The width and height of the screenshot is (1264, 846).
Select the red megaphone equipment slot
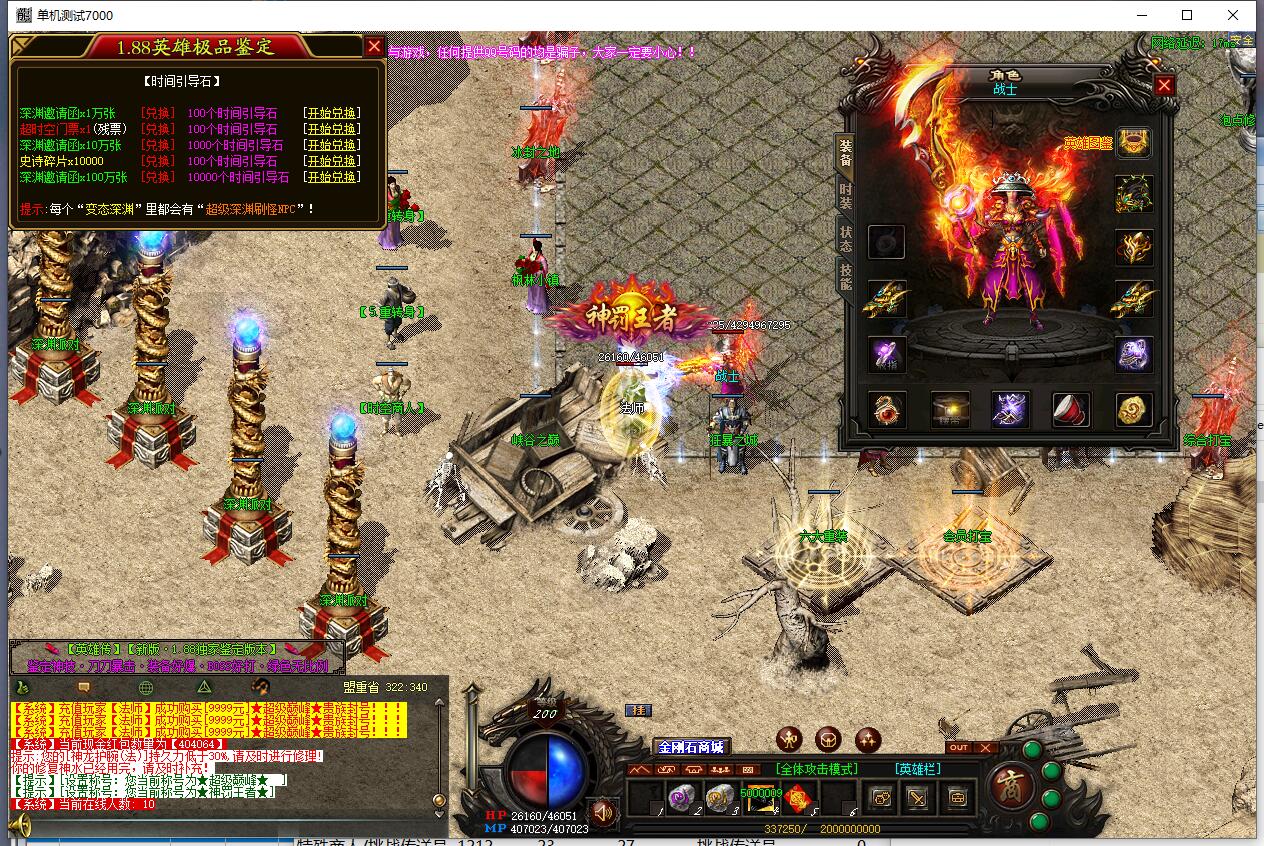pos(1071,409)
